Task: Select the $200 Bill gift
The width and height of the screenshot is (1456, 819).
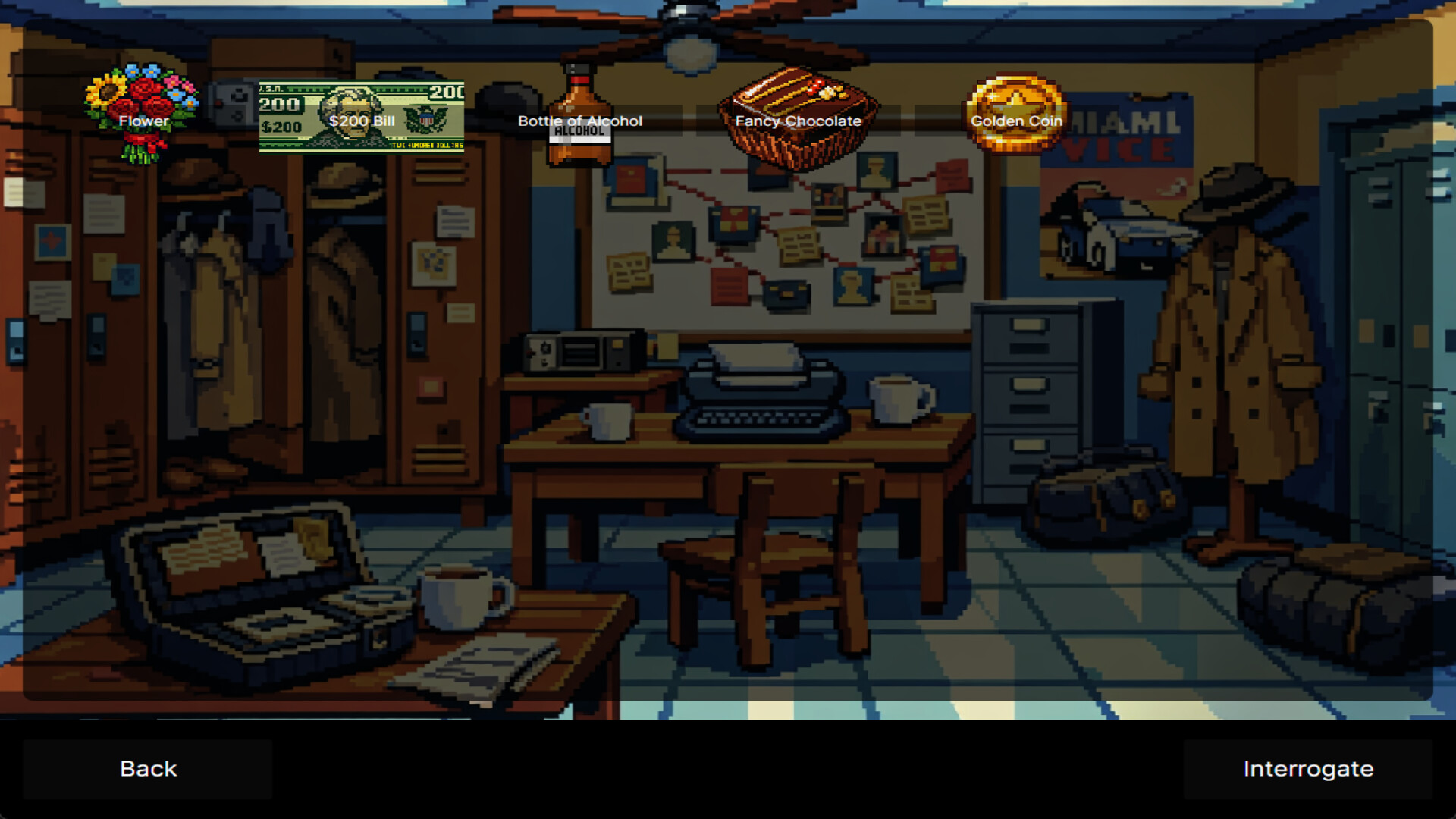Action: tap(362, 114)
